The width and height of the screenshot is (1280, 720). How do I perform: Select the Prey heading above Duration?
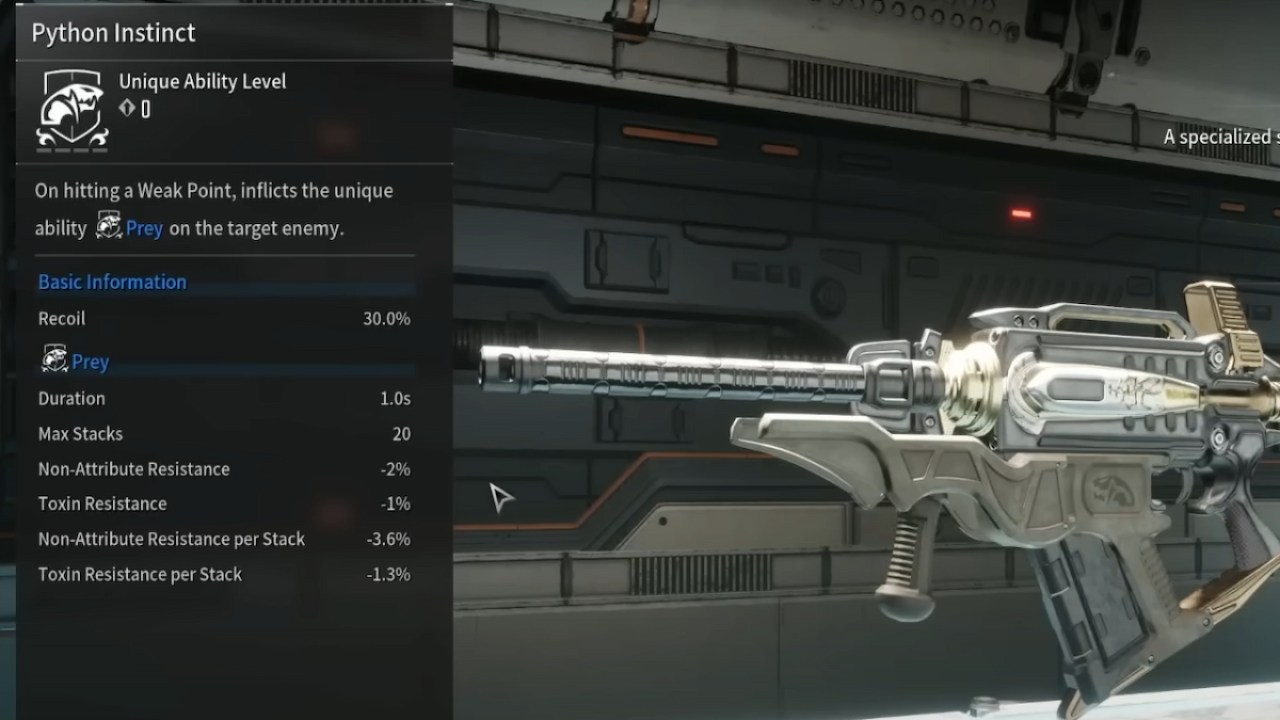(x=90, y=362)
